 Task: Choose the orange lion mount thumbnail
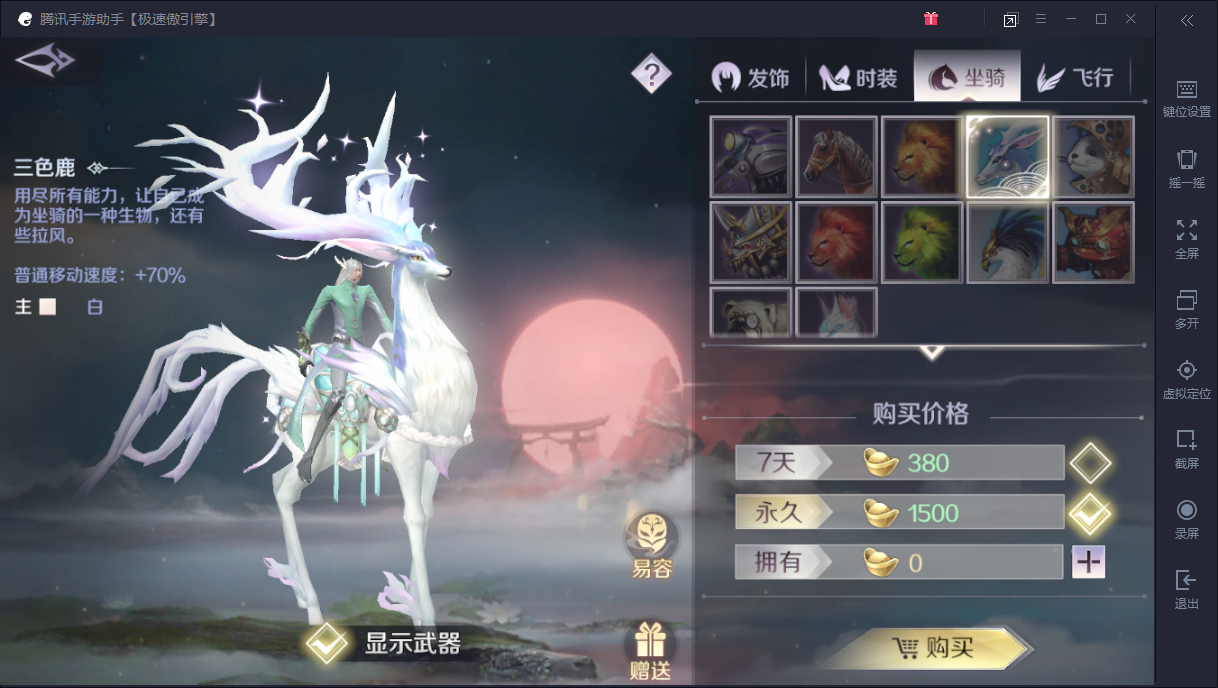[x=923, y=157]
